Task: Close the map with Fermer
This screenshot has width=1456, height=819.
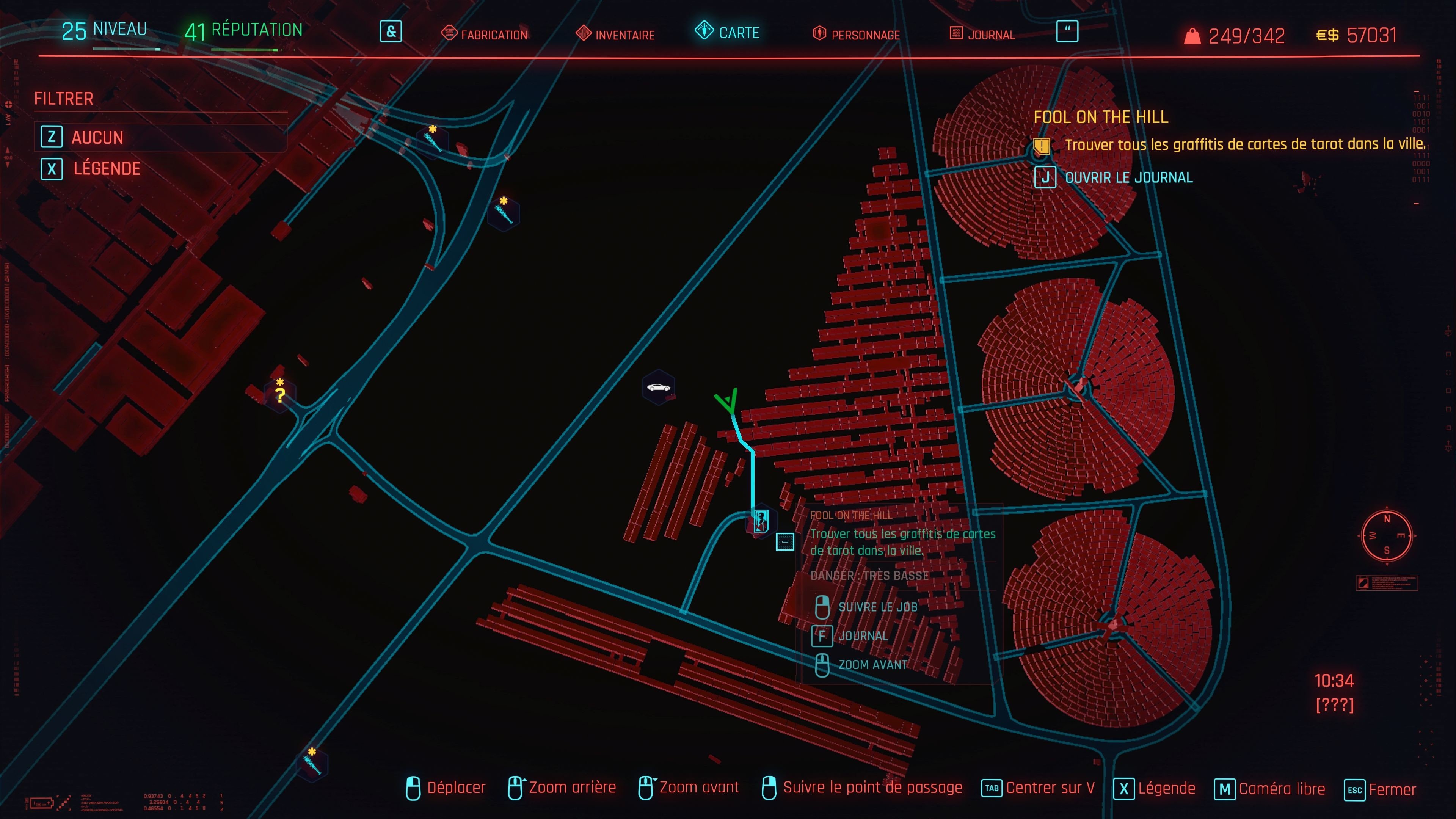Action: point(1392,789)
